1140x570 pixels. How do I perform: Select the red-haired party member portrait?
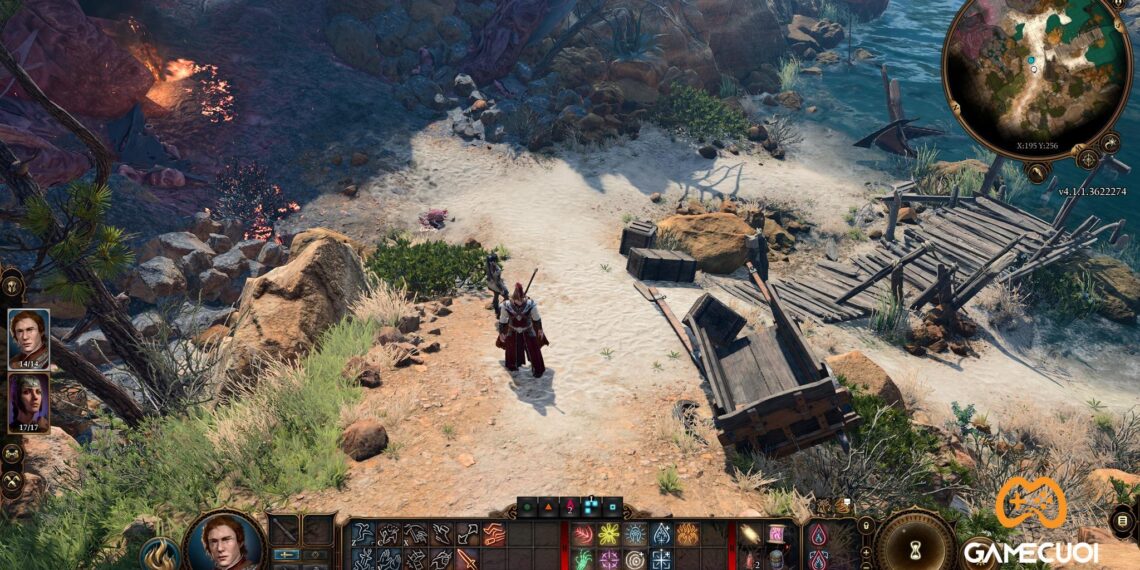[x=28, y=337]
